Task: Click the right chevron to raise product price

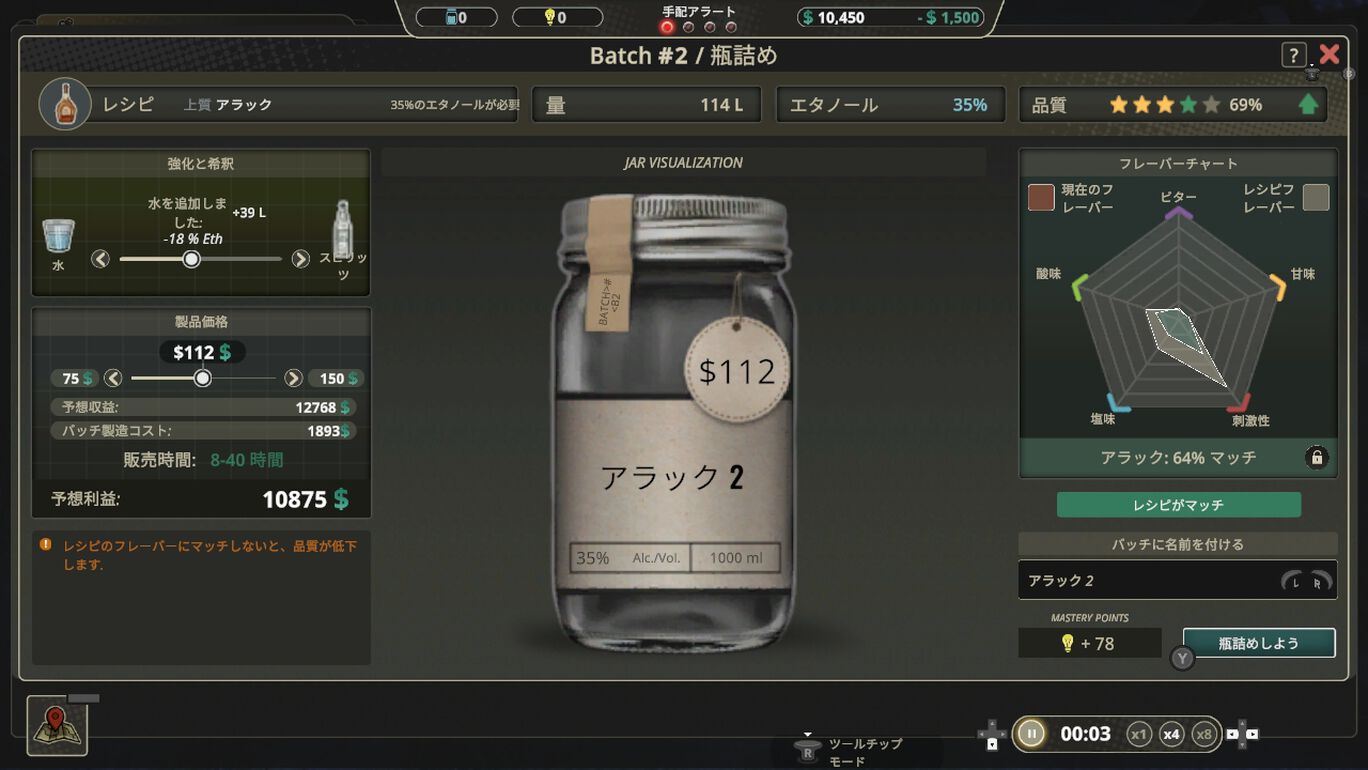Action: 293,378
